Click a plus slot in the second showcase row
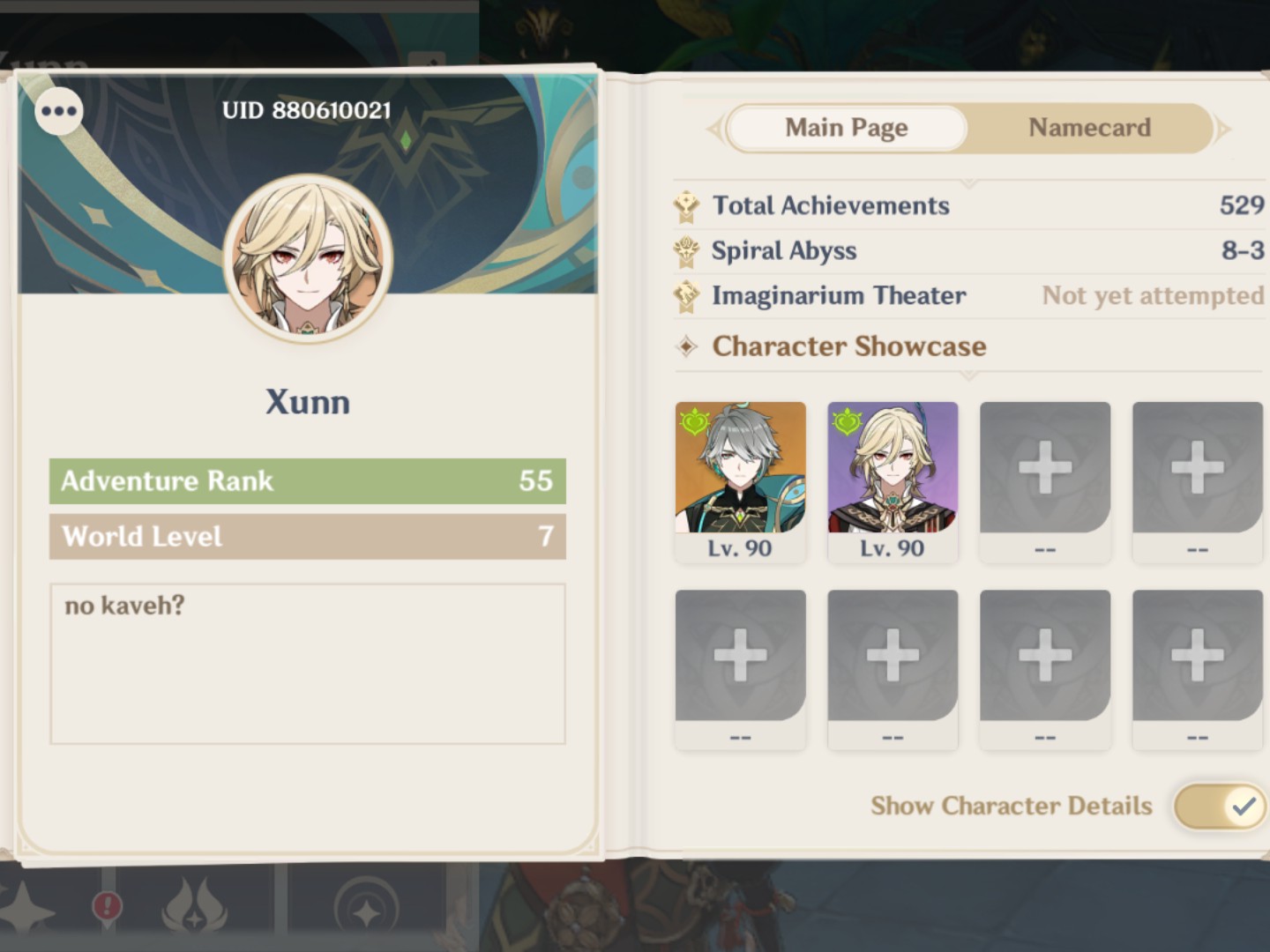This screenshot has height=952, width=1270. coord(740,657)
